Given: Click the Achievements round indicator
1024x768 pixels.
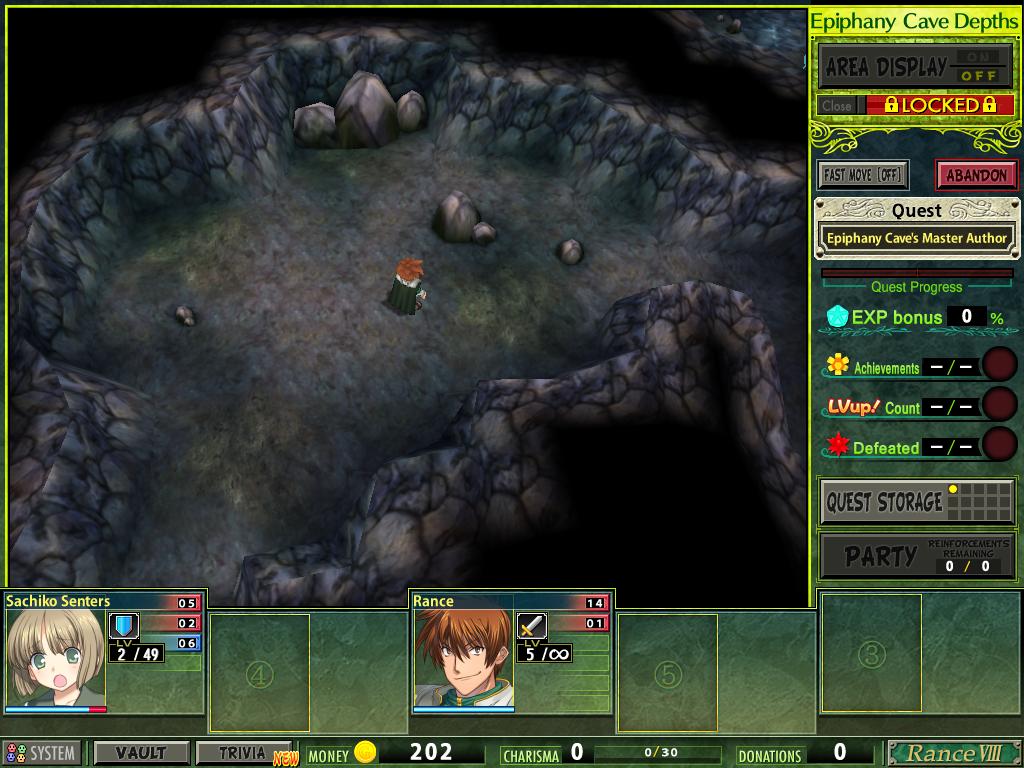Looking at the screenshot, I should pyautogui.click(x=999, y=365).
